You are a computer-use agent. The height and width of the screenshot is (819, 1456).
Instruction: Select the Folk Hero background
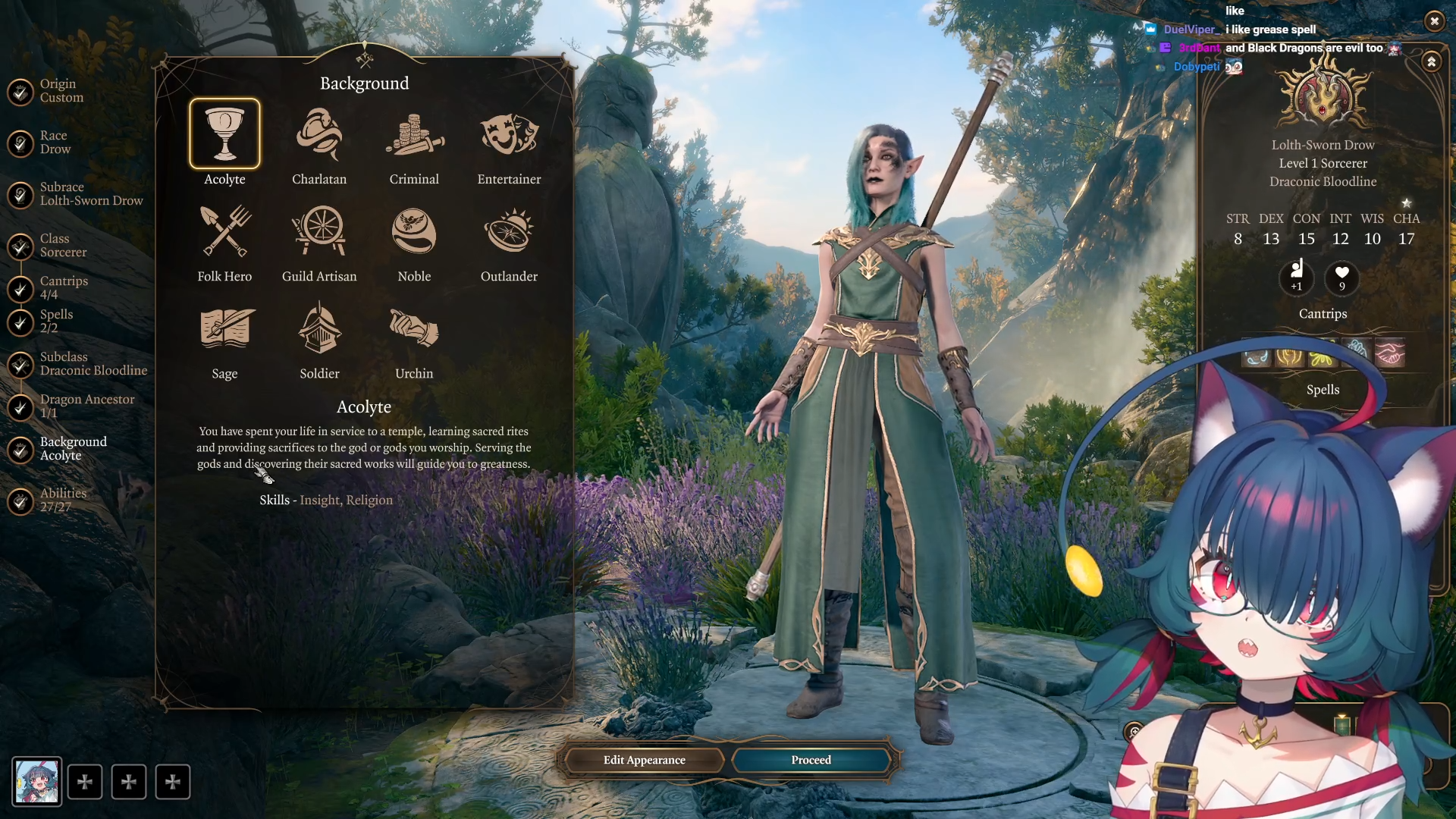tap(224, 232)
